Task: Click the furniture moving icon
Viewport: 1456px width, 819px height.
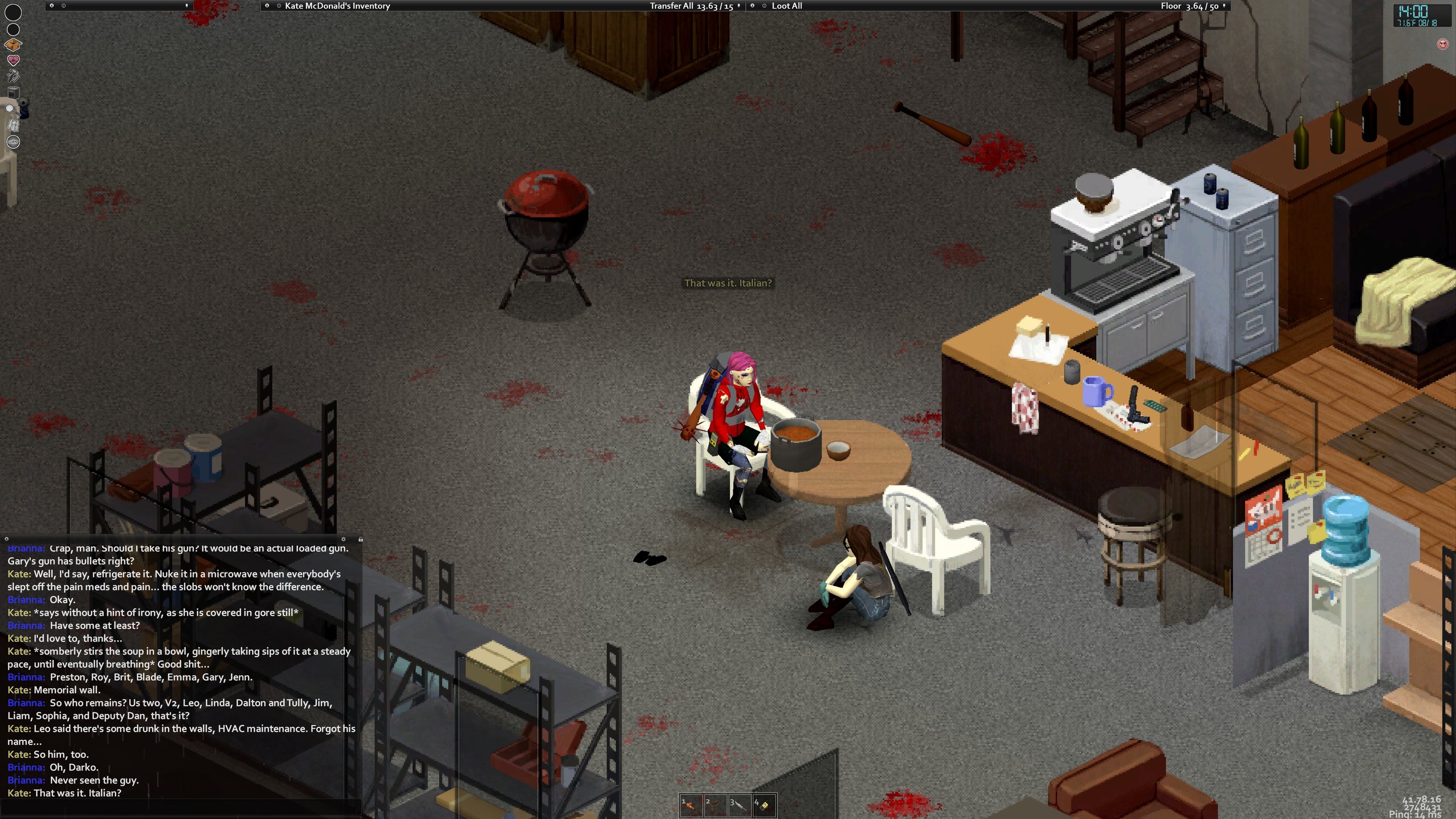Action: 13,92
